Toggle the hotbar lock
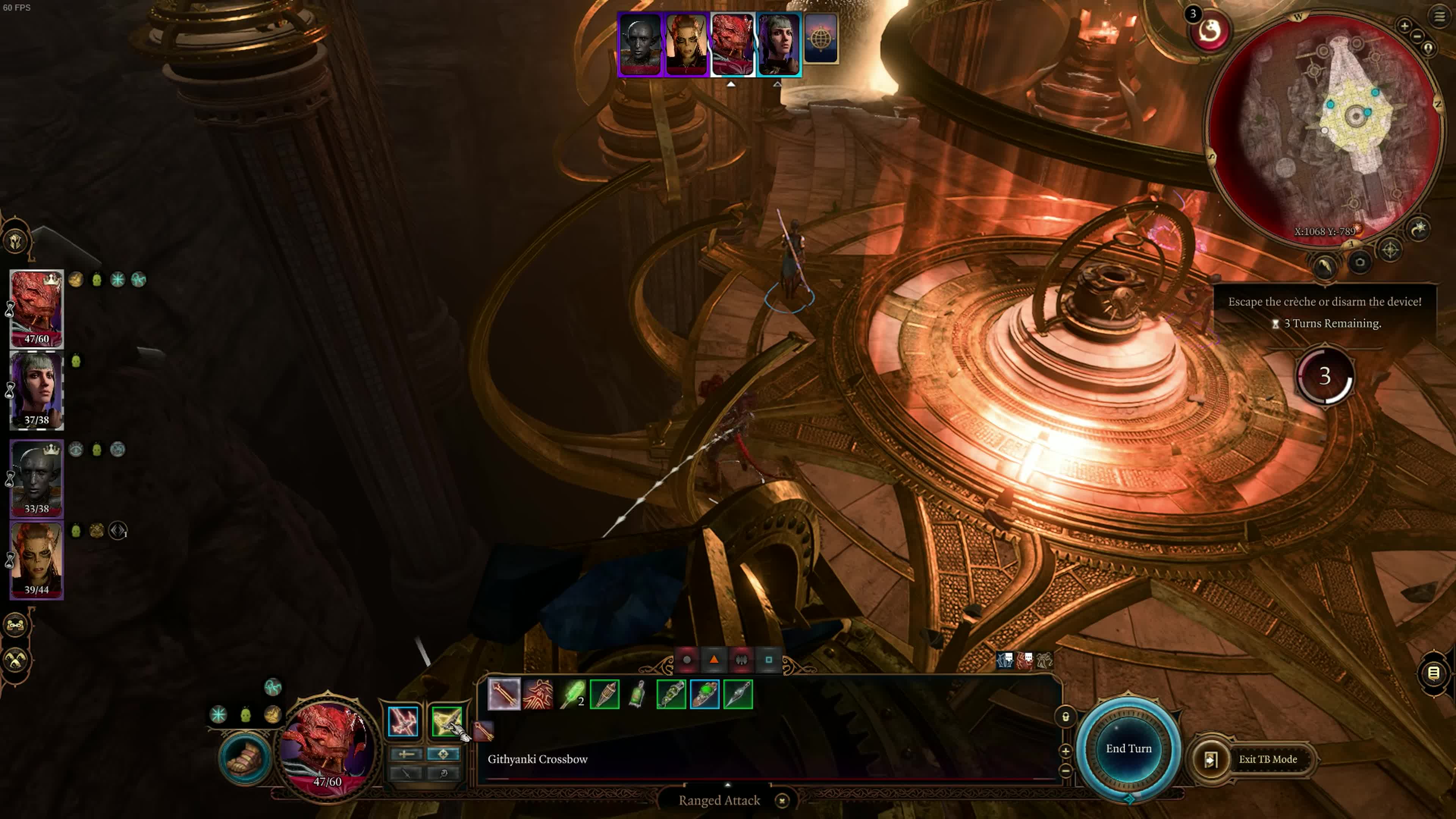Screen dimensions: 1456x819 [x=1065, y=717]
